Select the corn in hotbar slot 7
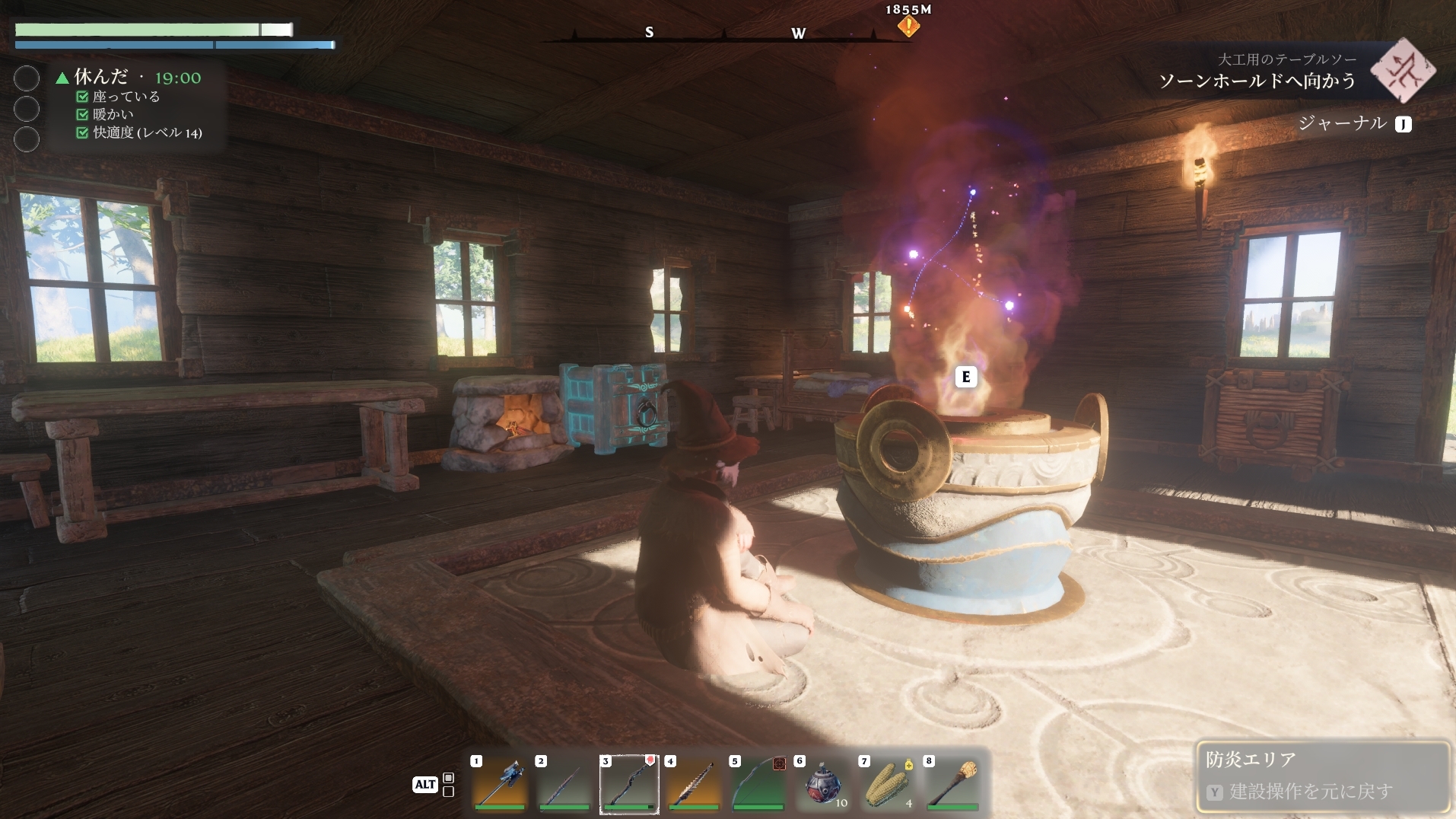The width and height of the screenshot is (1456, 819). (x=888, y=784)
